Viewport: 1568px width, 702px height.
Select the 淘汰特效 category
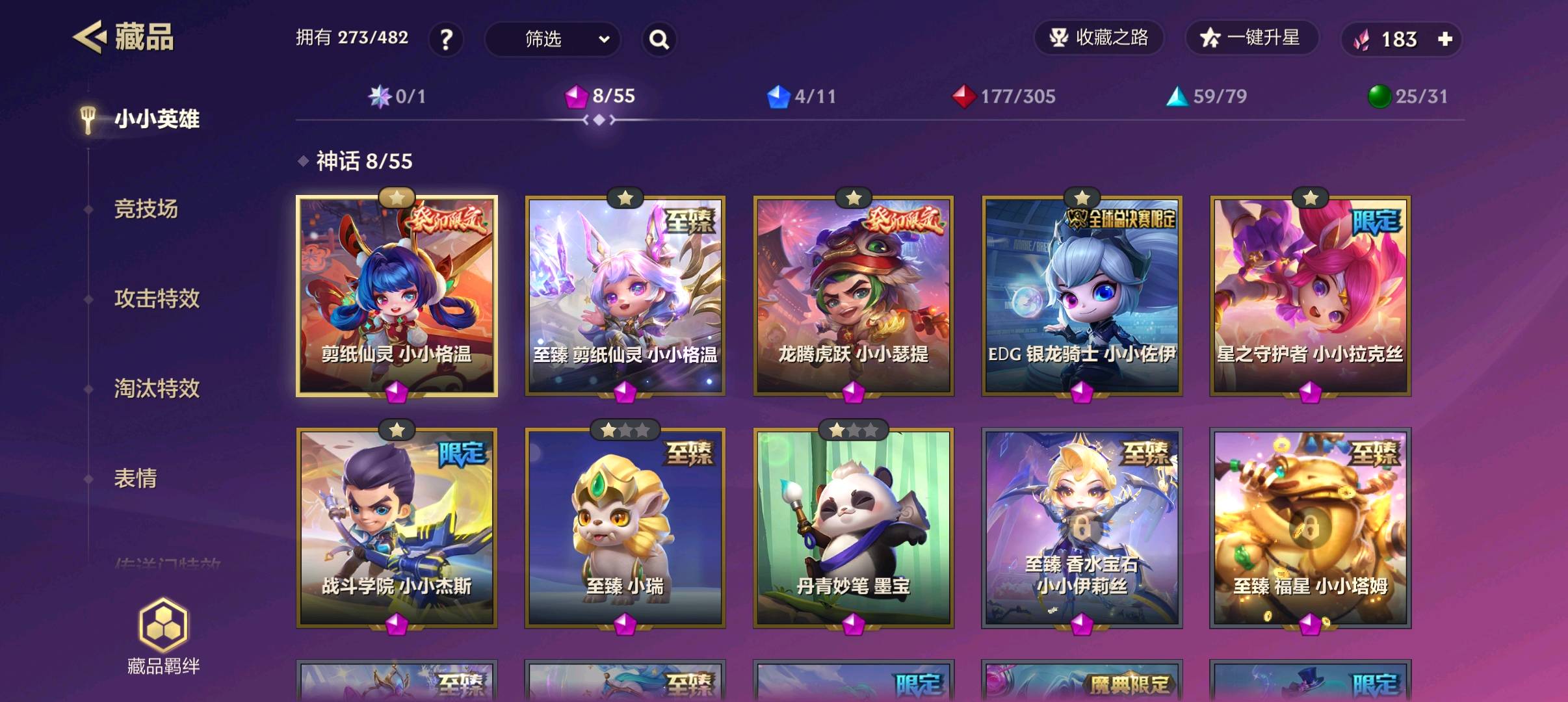(157, 389)
